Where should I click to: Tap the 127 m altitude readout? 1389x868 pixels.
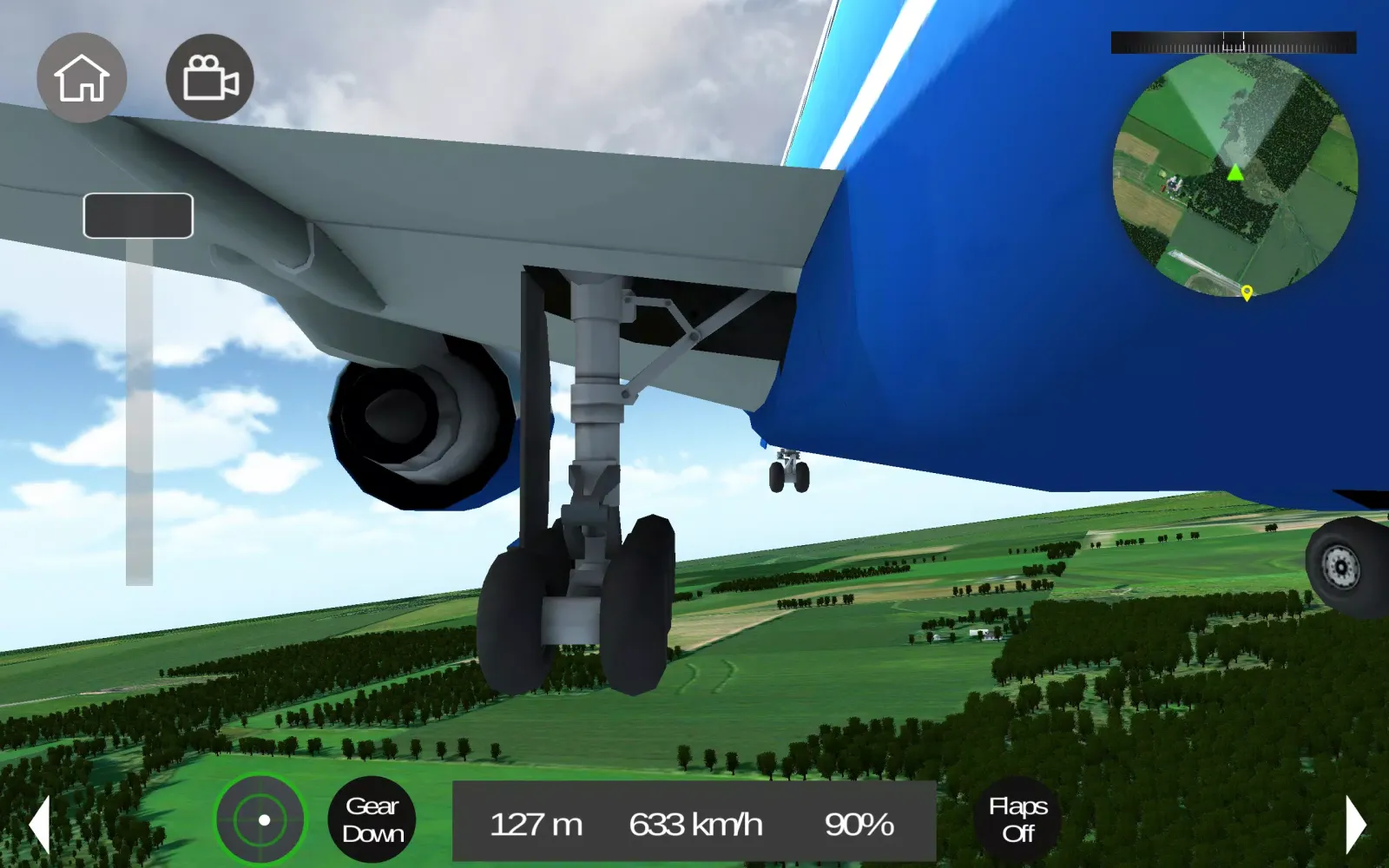(537, 825)
